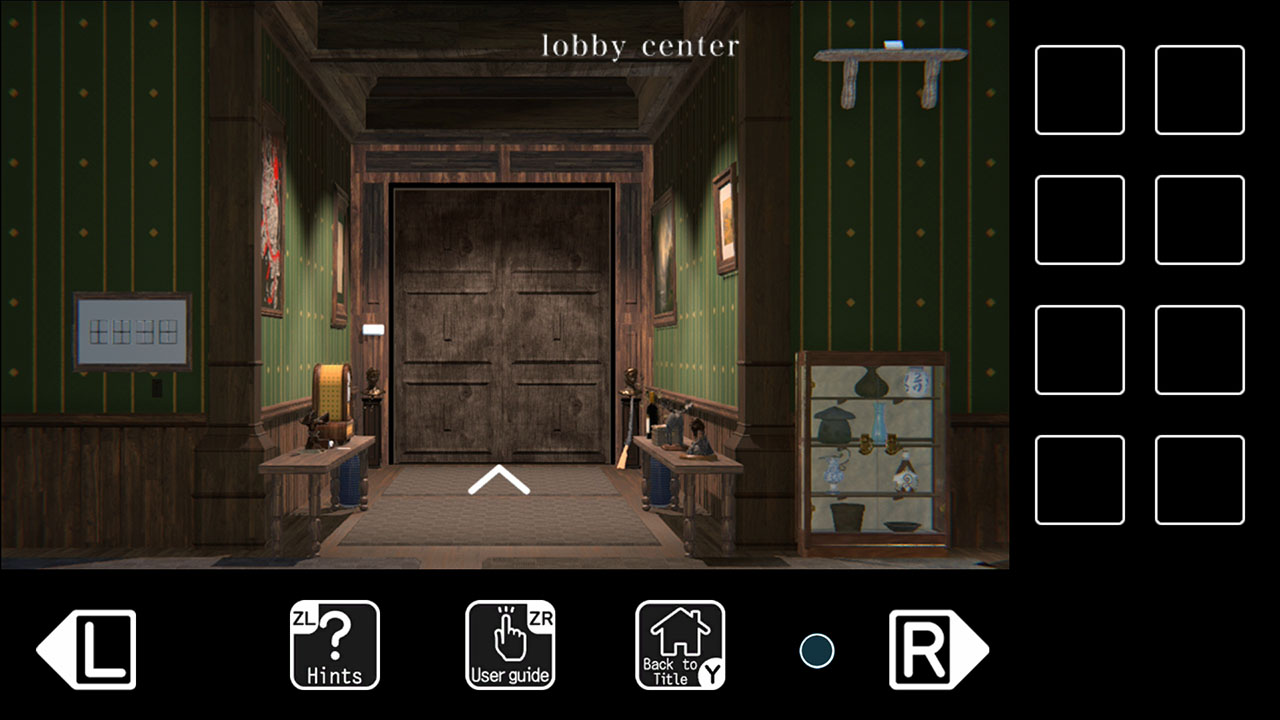
Task: Open the User guide touch icon
Action: click(510, 645)
